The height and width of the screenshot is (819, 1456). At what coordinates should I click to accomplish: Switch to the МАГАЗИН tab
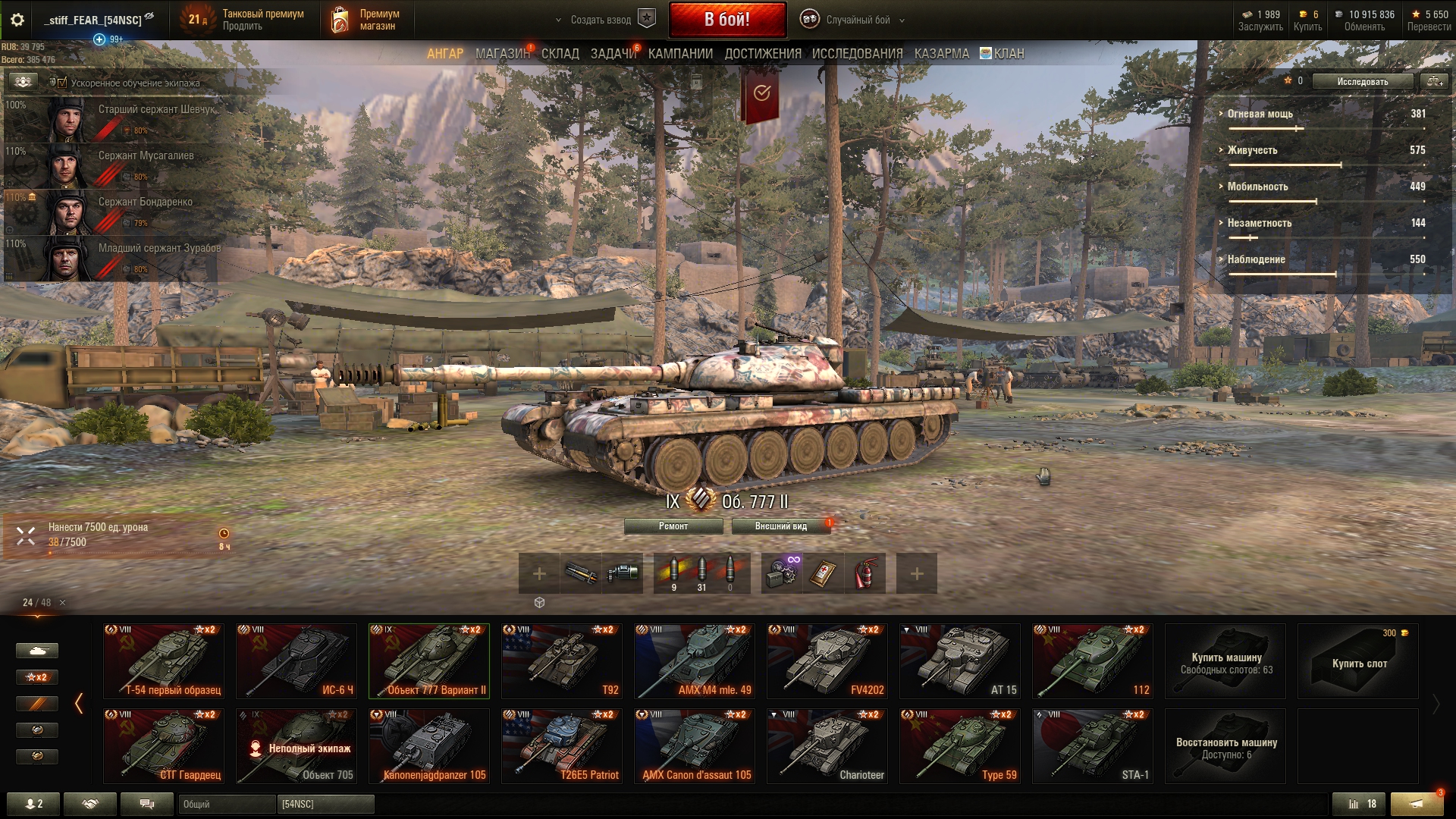[x=502, y=54]
